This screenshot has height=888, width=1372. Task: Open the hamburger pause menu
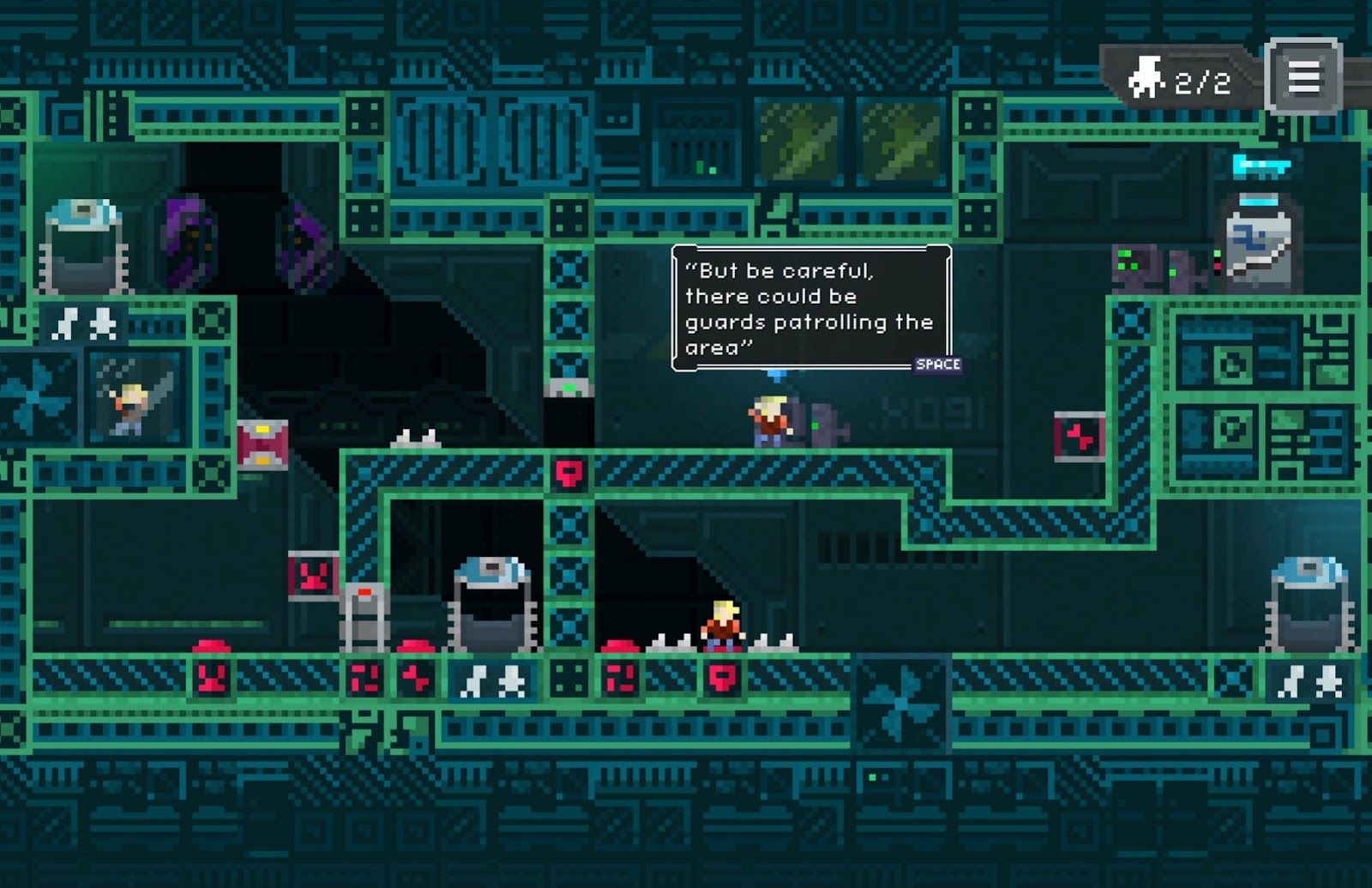tap(1303, 77)
